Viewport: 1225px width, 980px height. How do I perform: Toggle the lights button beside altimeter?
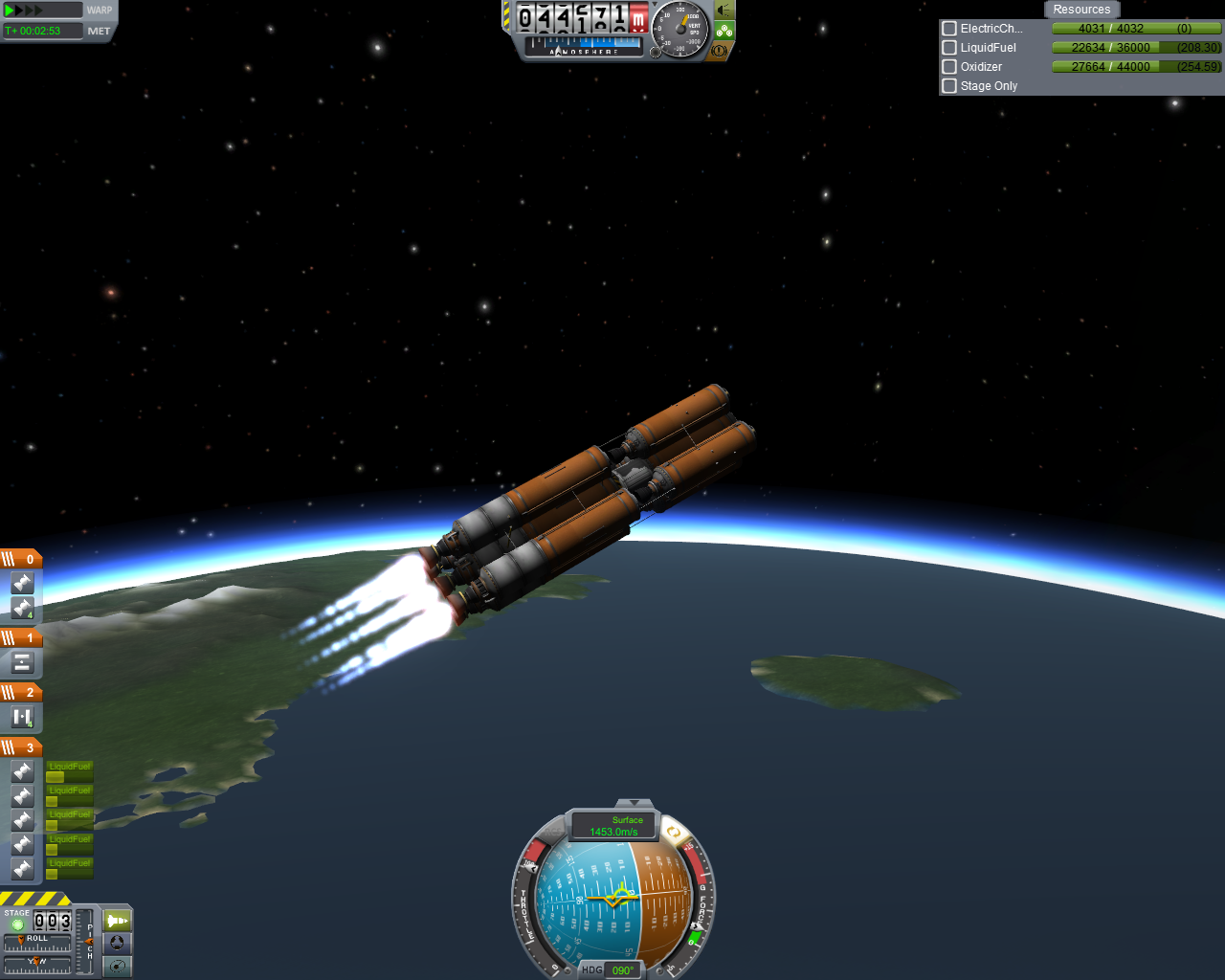724,11
